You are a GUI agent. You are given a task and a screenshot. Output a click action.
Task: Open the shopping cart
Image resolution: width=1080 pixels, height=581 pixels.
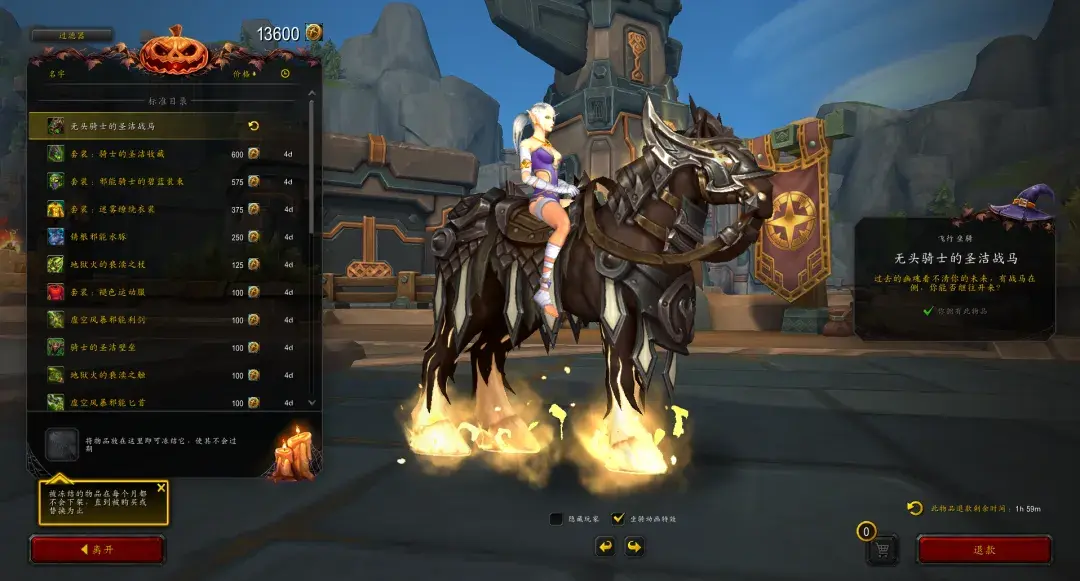[881, 549]
